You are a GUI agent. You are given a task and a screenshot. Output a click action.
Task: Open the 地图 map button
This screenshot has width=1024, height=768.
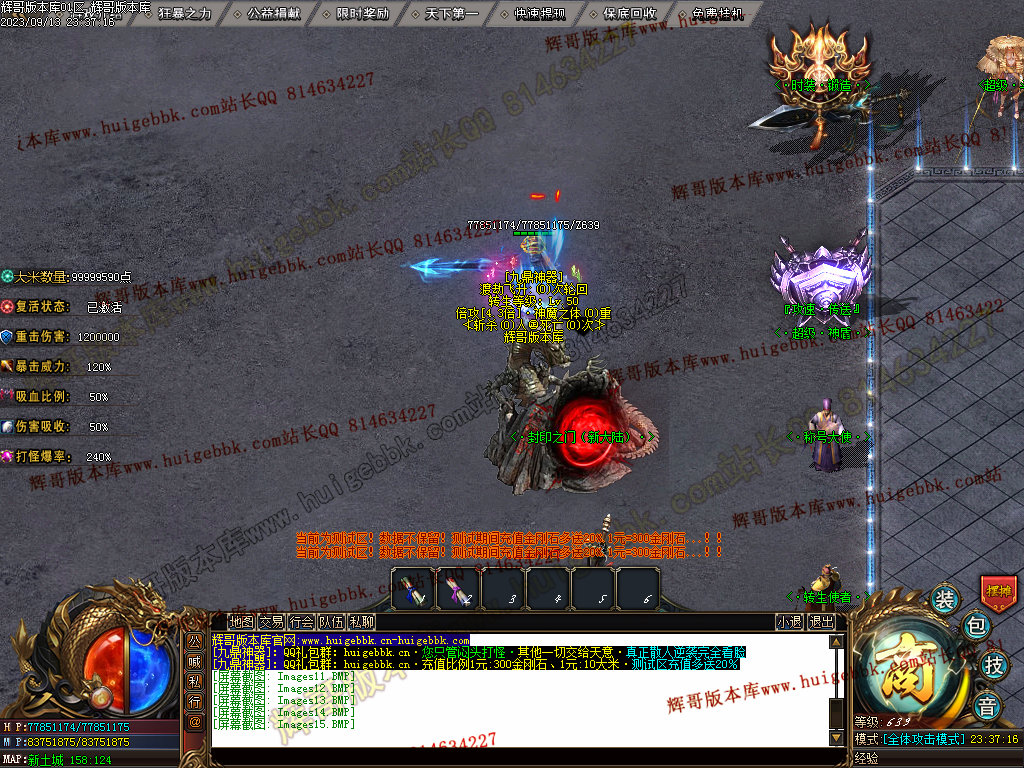click(x=241, y=622)
